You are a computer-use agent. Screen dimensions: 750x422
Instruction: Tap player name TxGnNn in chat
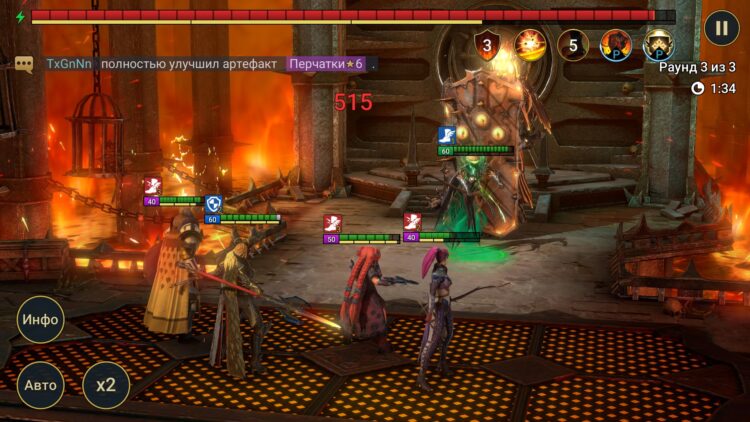(67, 64)
